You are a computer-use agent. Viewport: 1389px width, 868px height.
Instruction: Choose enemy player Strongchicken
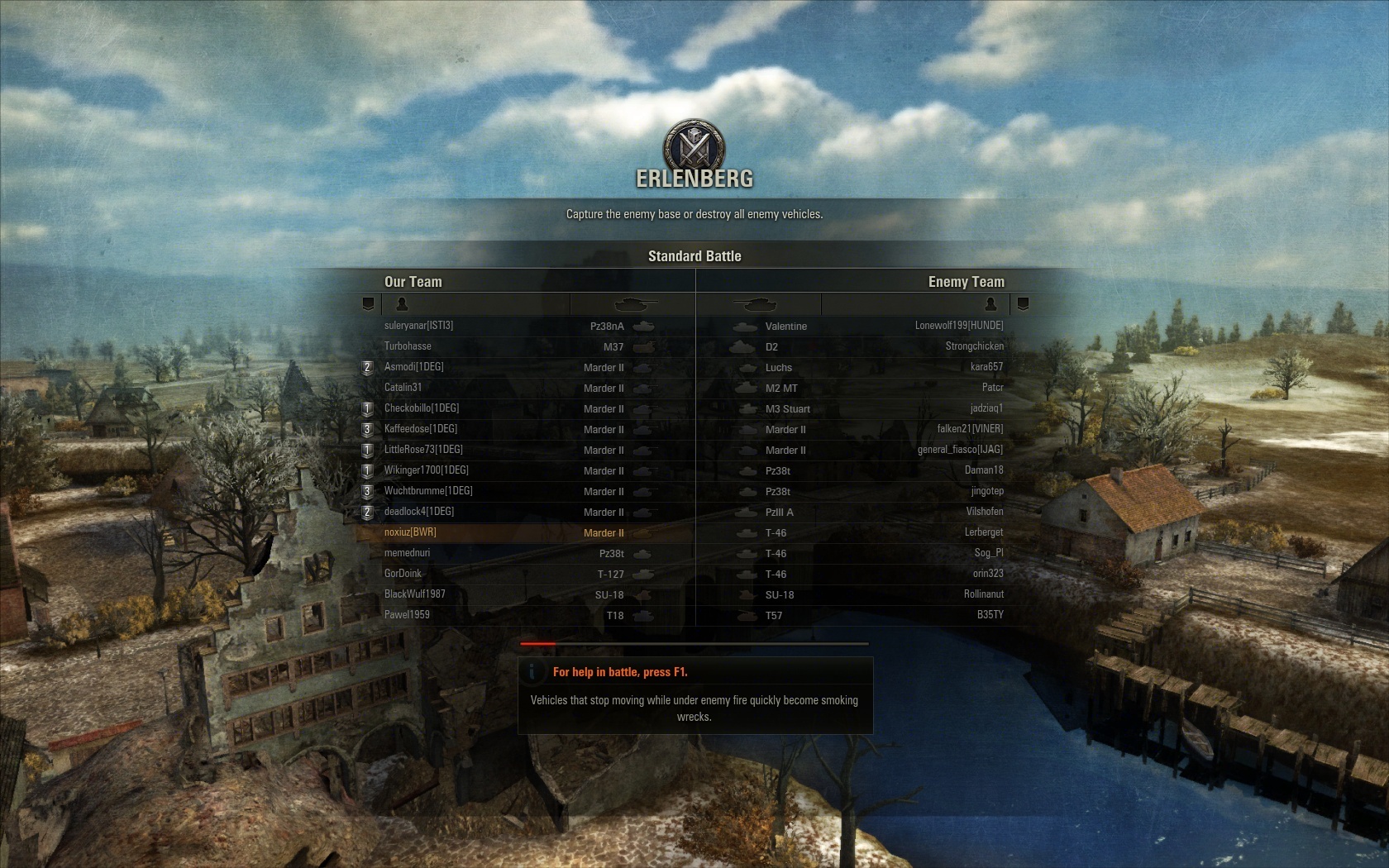point(974,346)
